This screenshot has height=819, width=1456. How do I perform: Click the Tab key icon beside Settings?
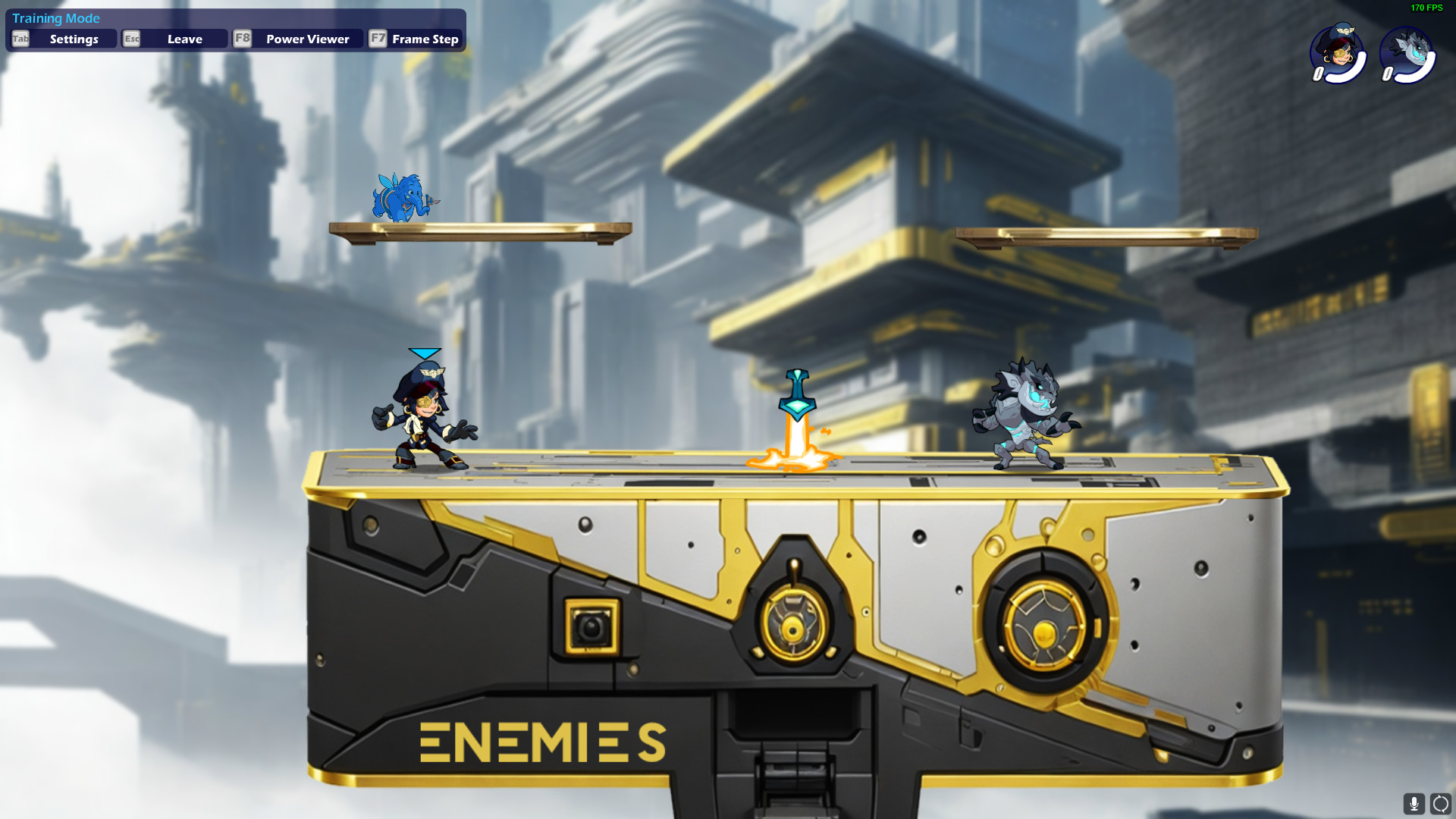point(20,39)
